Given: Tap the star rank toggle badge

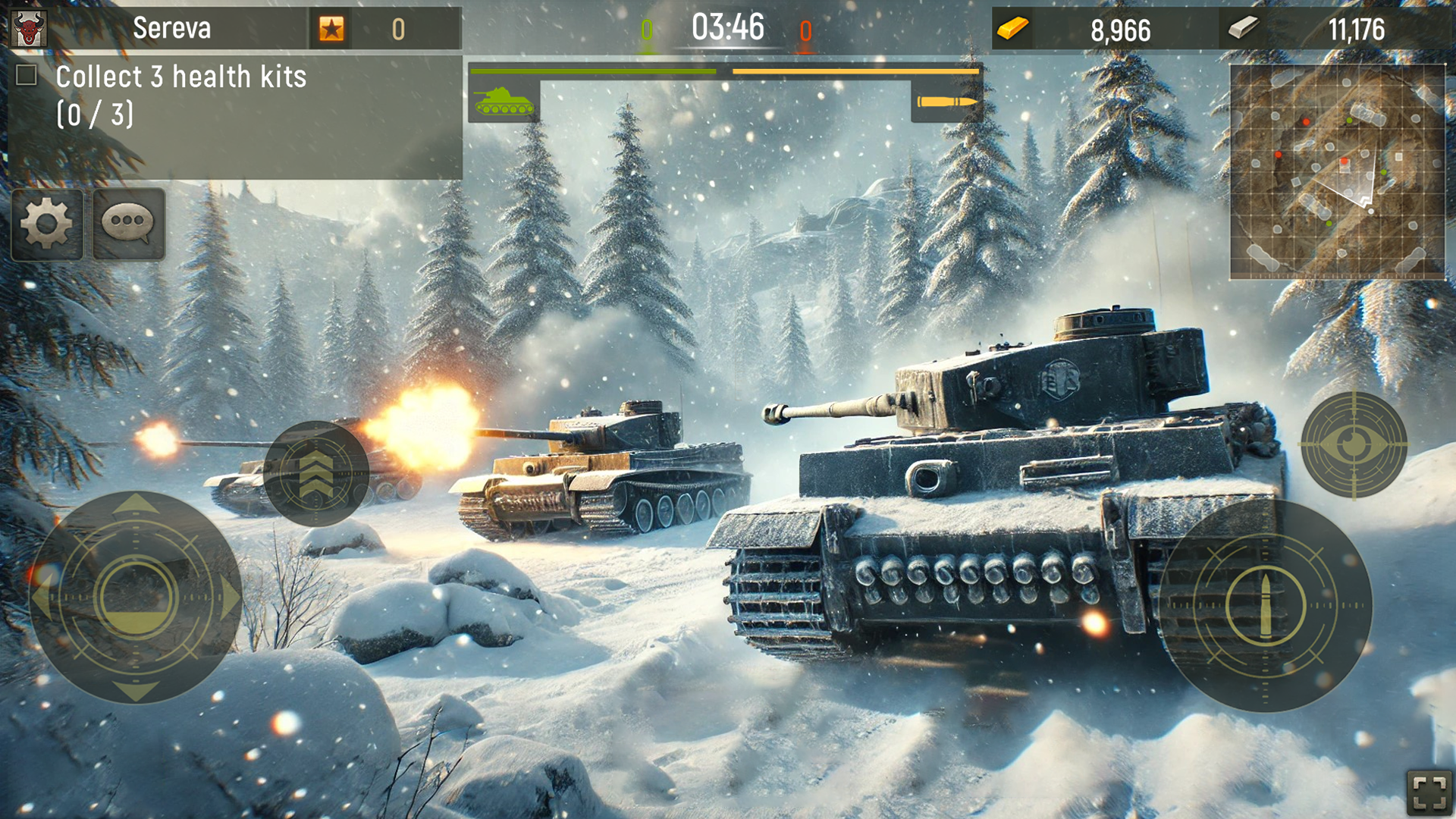Looking at the screenshot, I should 332,29.
